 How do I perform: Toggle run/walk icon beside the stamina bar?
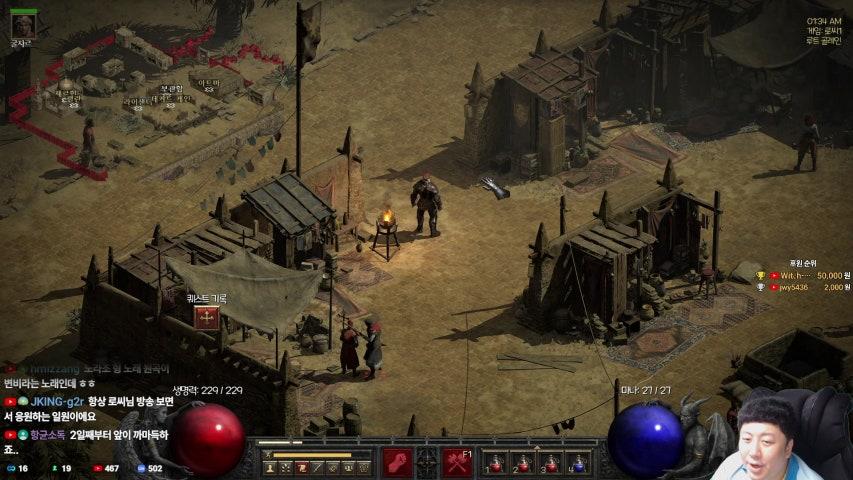pos(267,455)
